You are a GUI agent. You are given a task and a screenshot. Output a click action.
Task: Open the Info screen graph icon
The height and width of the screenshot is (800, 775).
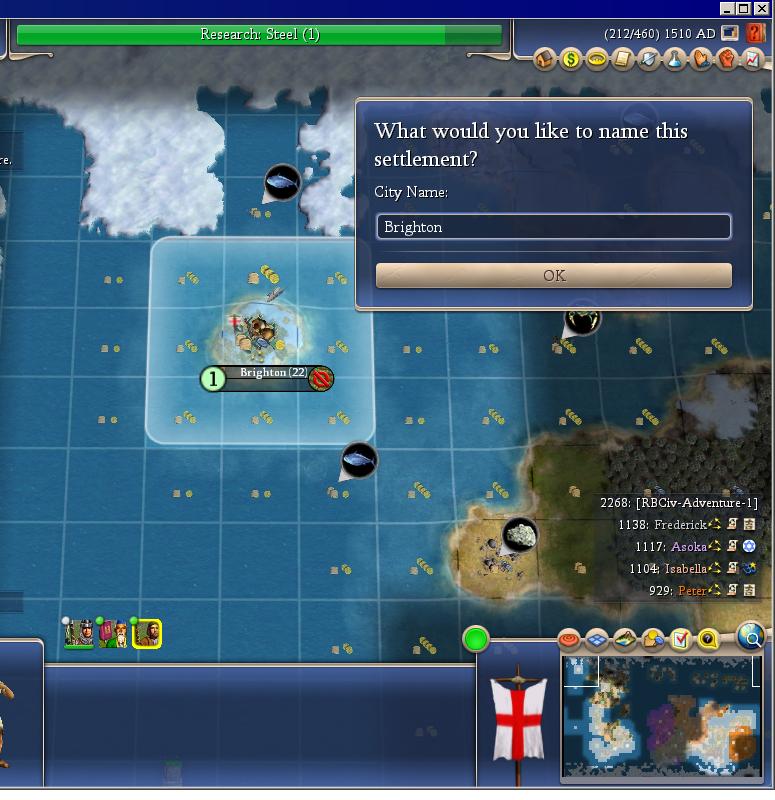point(753,60)
